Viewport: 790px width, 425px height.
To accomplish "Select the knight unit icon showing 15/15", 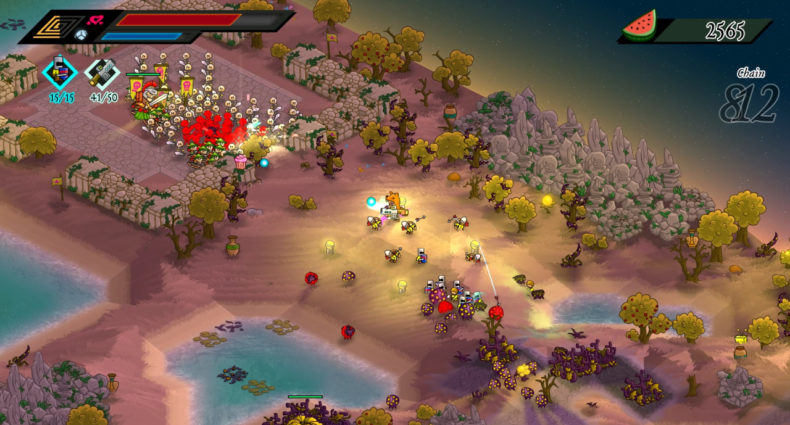I will 60,74.
